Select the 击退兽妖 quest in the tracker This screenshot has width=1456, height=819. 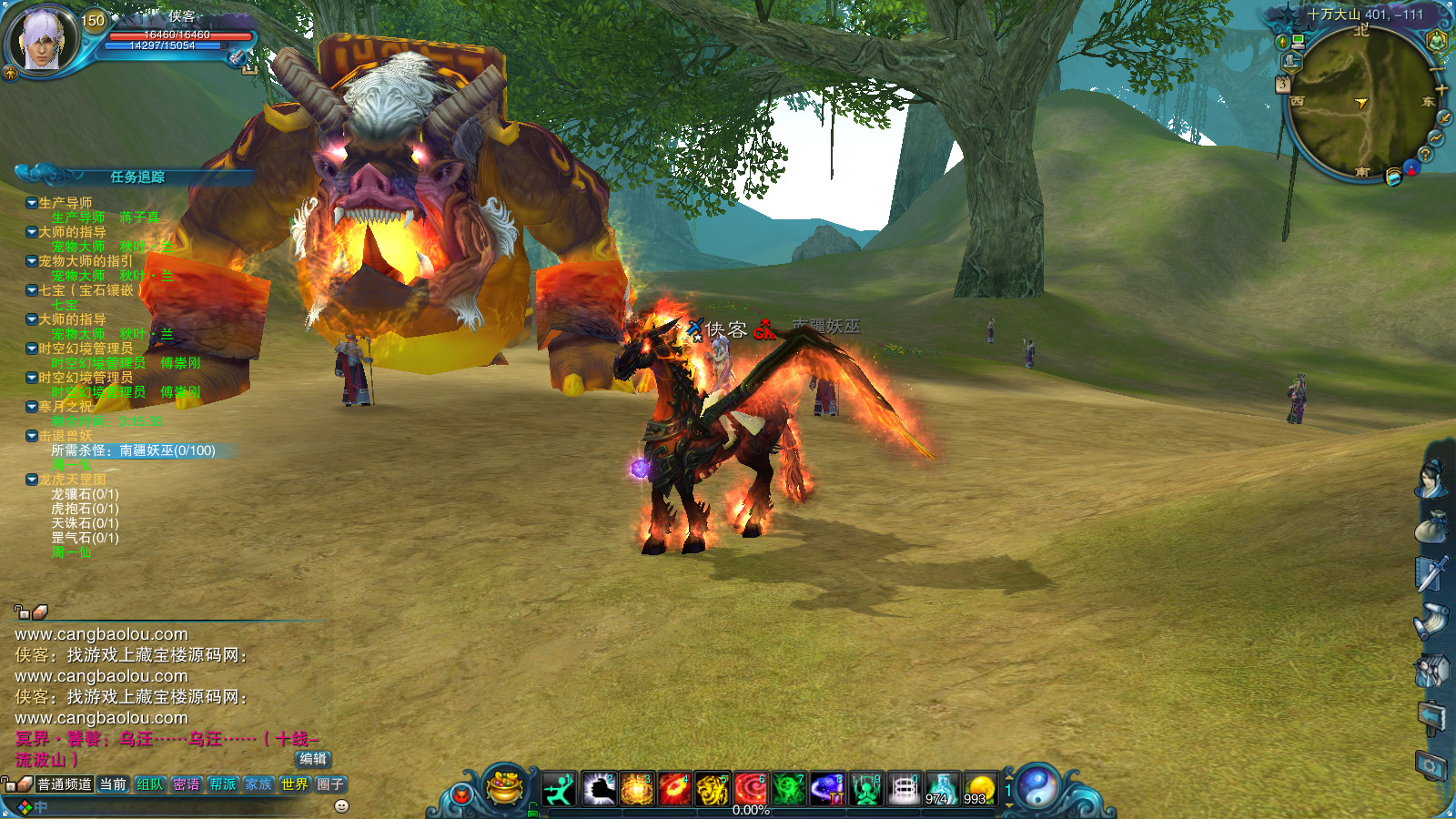click(66, 436)
